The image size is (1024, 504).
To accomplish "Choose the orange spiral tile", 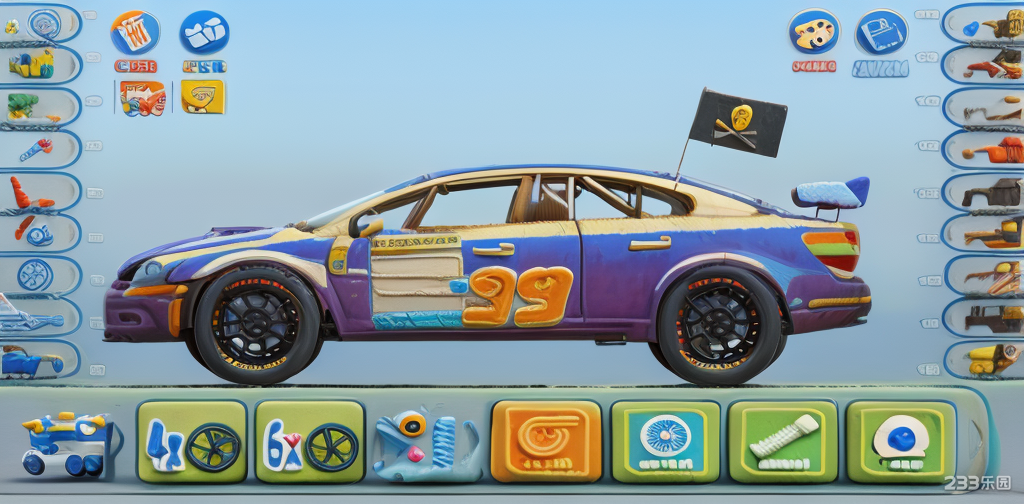I will (x=546, y=442).
